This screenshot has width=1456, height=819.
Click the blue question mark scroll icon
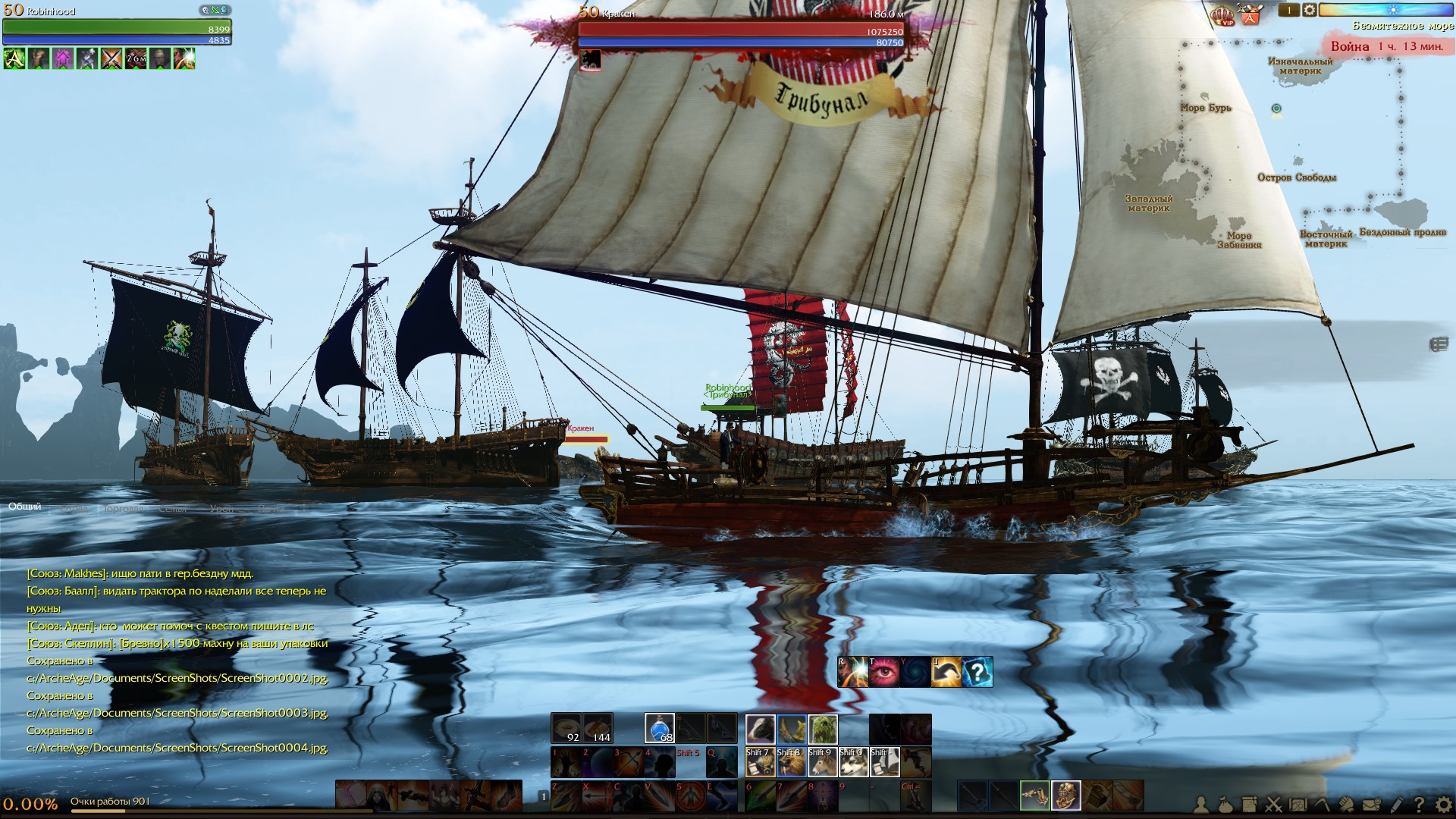(x=977, y=672)
